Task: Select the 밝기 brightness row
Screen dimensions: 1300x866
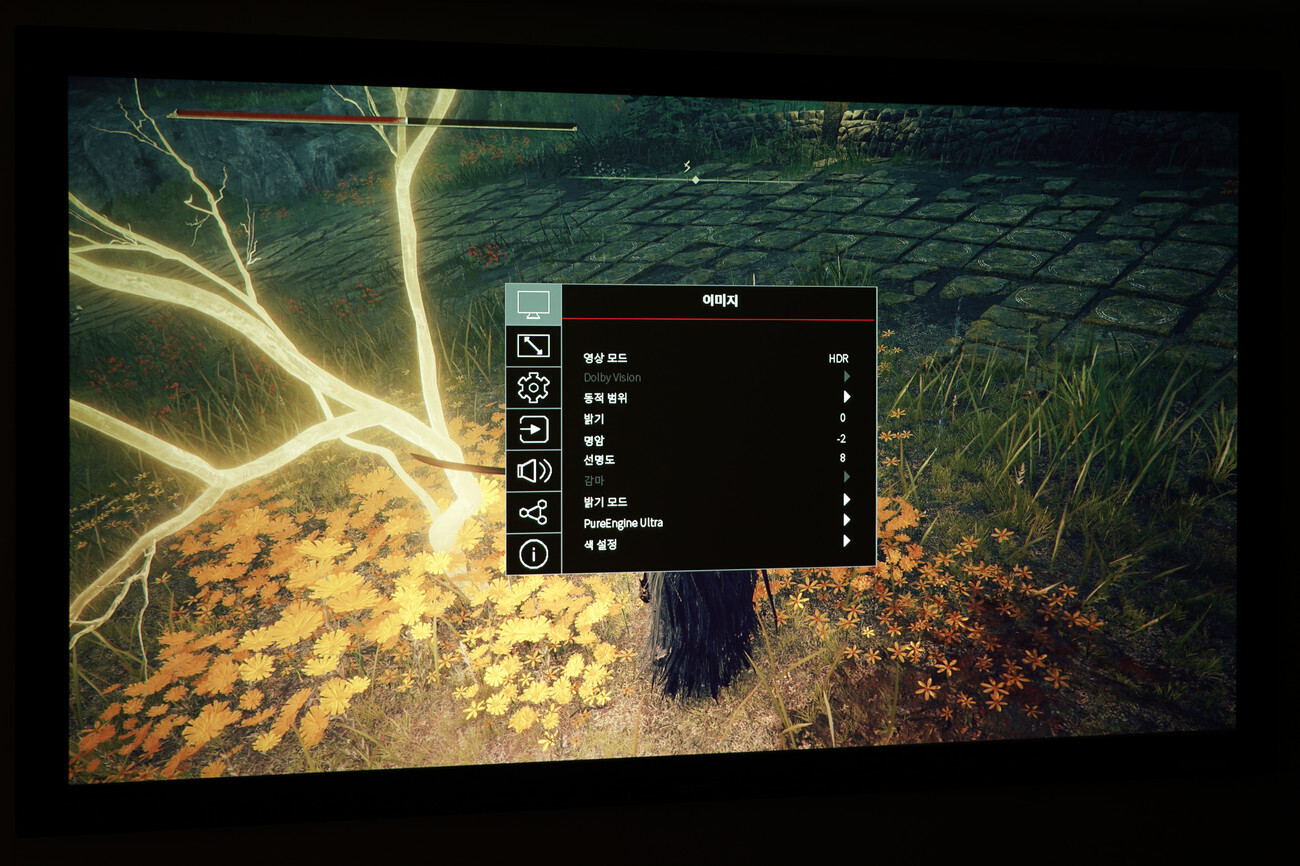Action: pyautogui.click(x=716, y=419)
